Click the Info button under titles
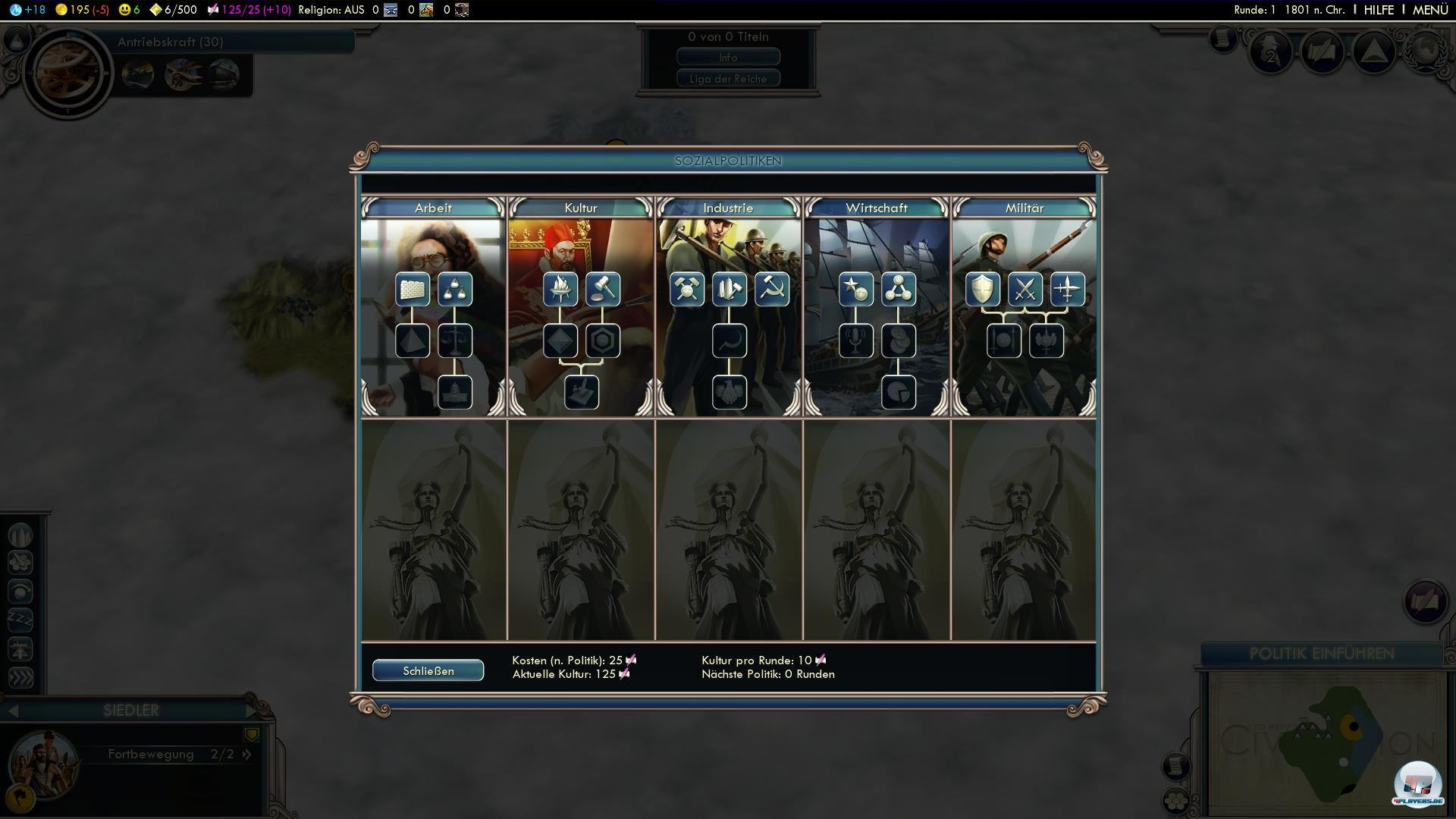 (x=728, y=58)
